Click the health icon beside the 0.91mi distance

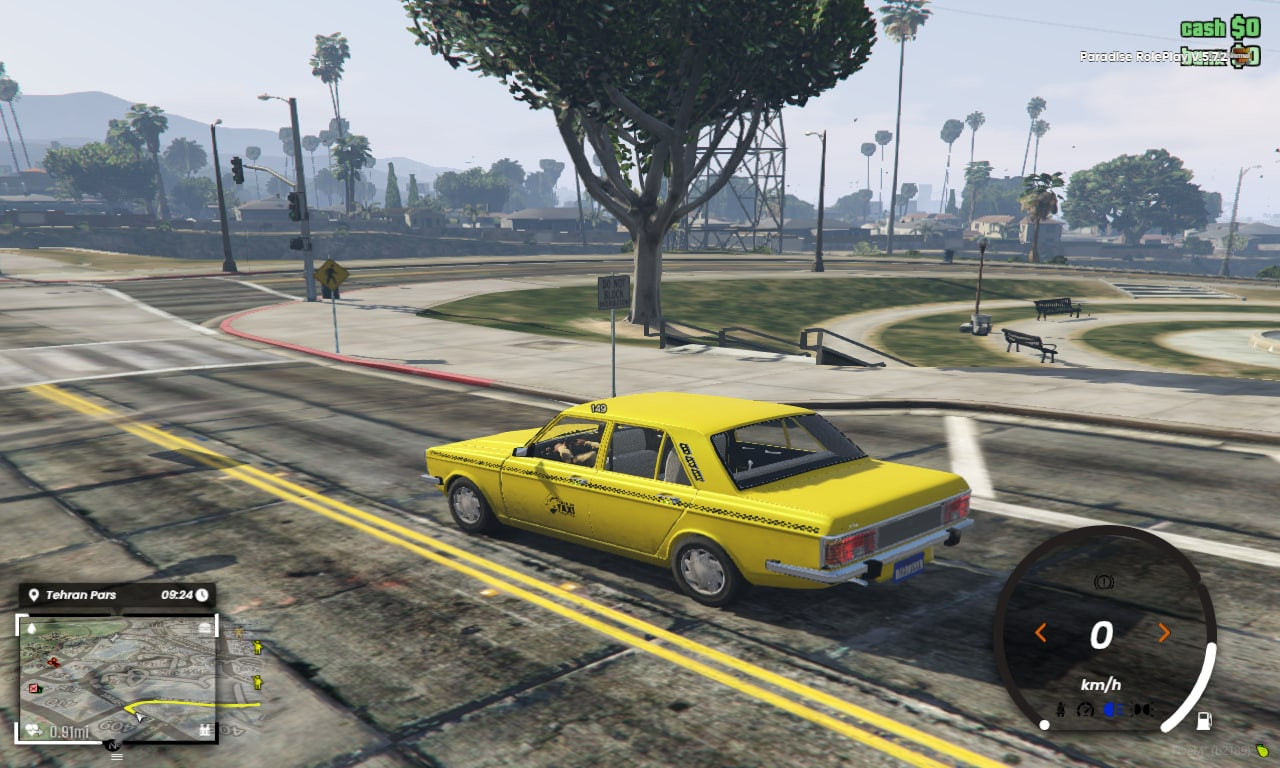(x=31, y=728)
